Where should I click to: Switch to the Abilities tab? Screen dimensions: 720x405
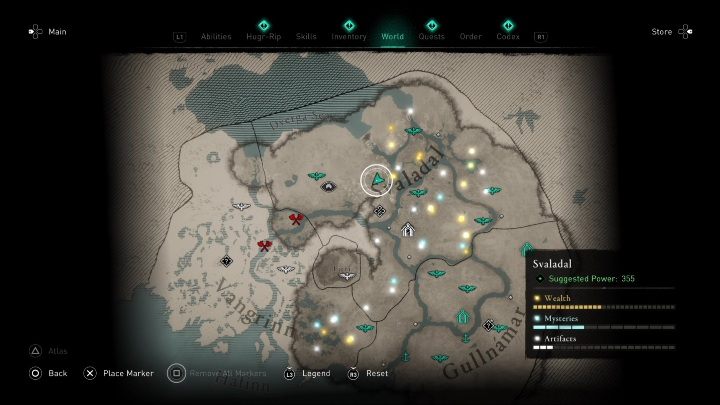pyautogui.click(x=216, y=36)
